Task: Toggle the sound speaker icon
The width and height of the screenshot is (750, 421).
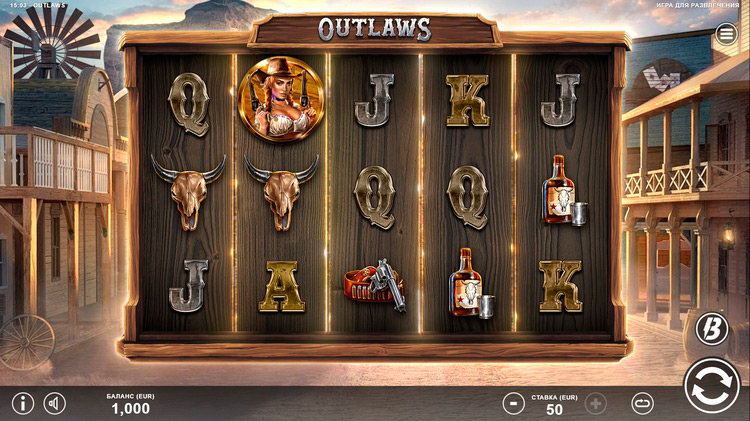Action: point(55,404)
